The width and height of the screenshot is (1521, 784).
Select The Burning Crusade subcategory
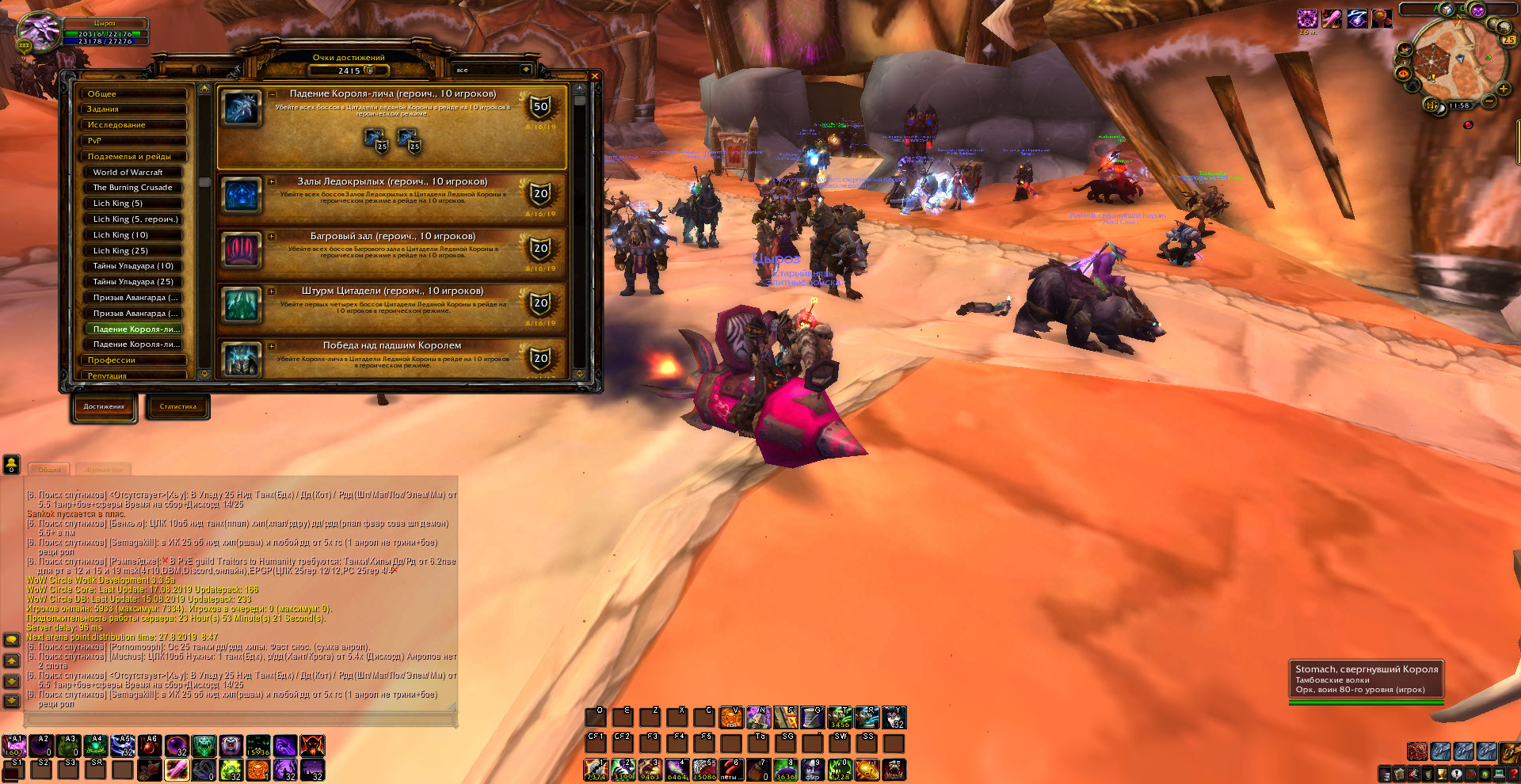click(133, 188)
